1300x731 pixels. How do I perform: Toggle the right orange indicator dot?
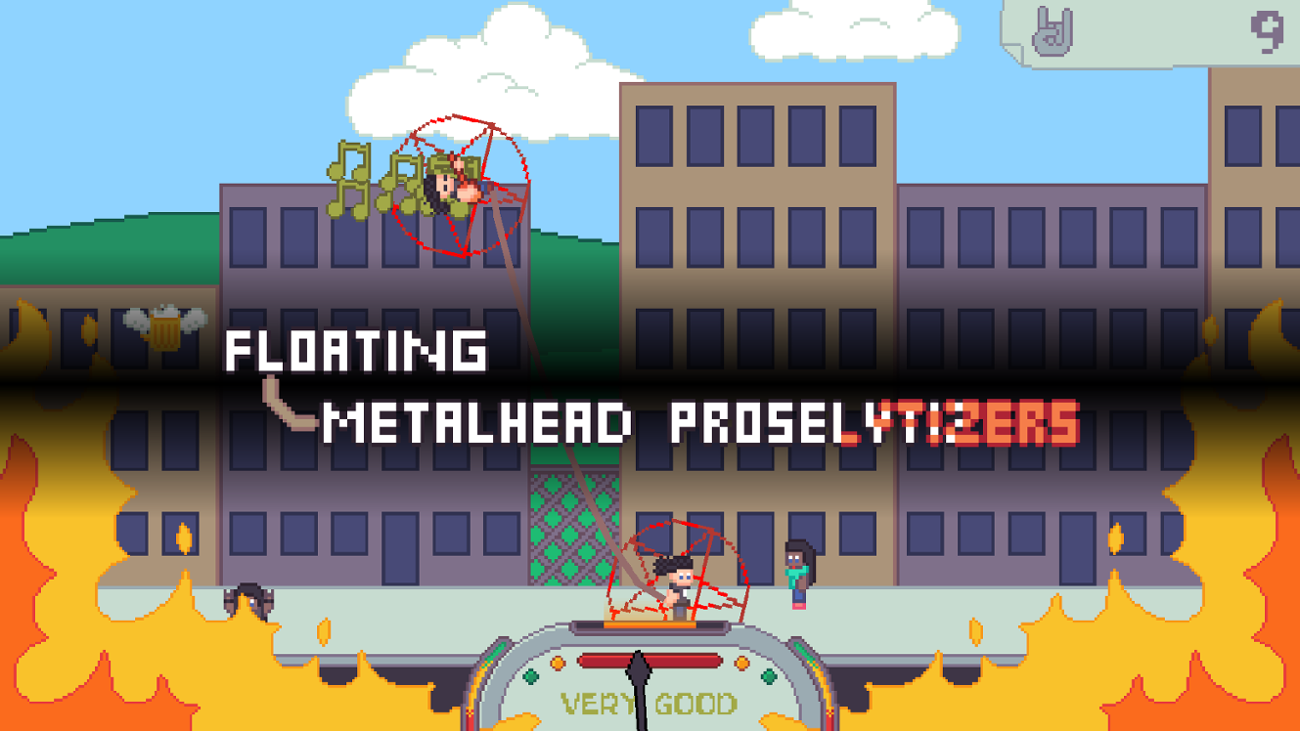pos(742,662)
